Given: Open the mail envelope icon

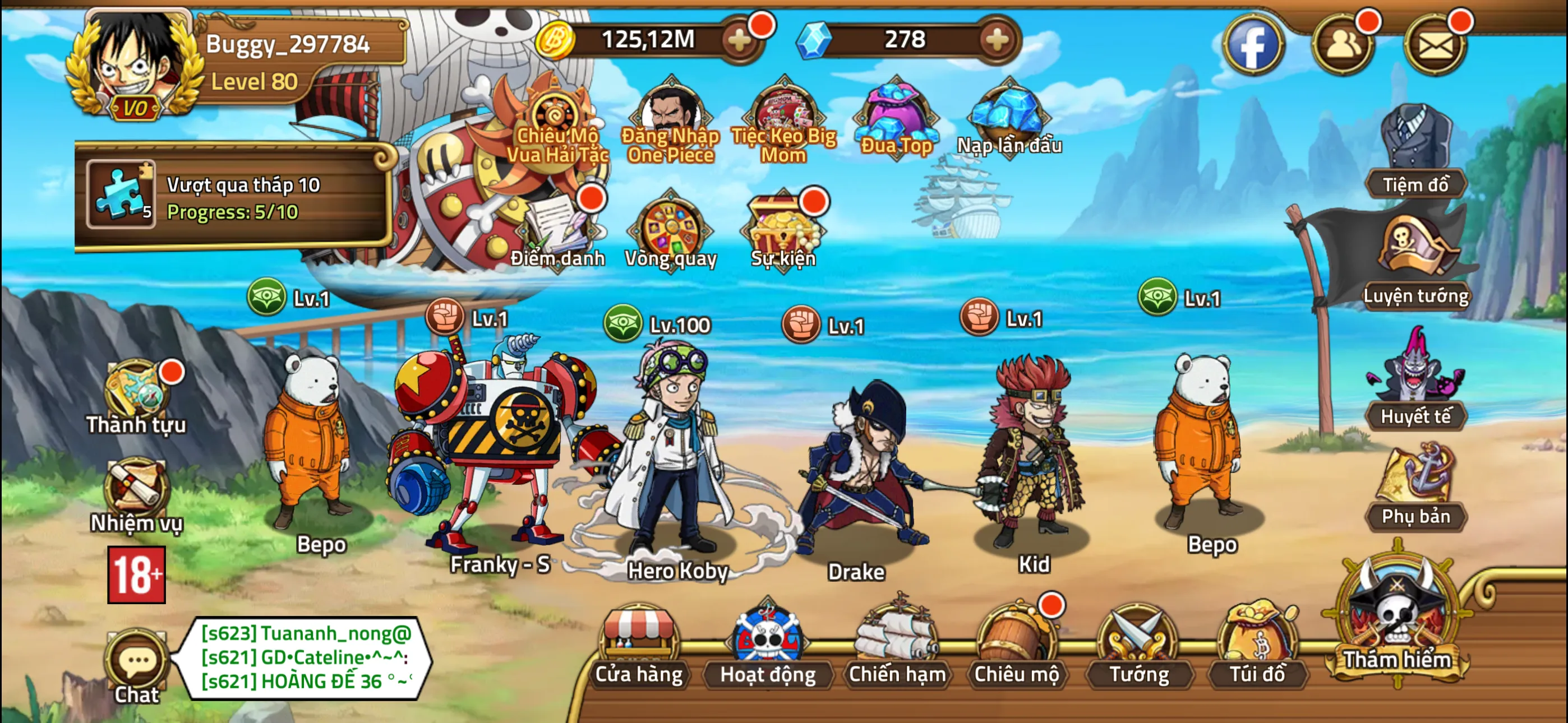Looking at the screenshot, I should (1437, 44).
